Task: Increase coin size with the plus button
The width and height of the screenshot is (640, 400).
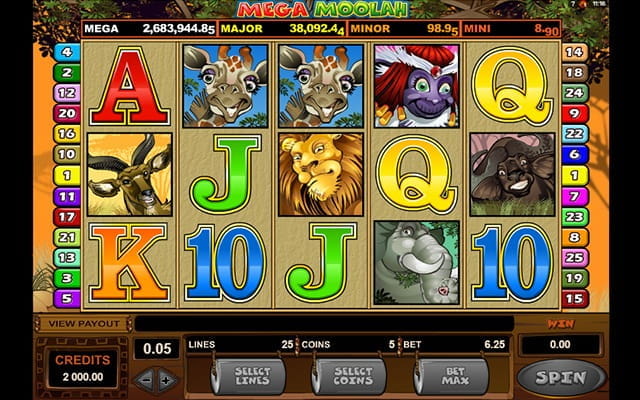Action: [x=166, y=380]
